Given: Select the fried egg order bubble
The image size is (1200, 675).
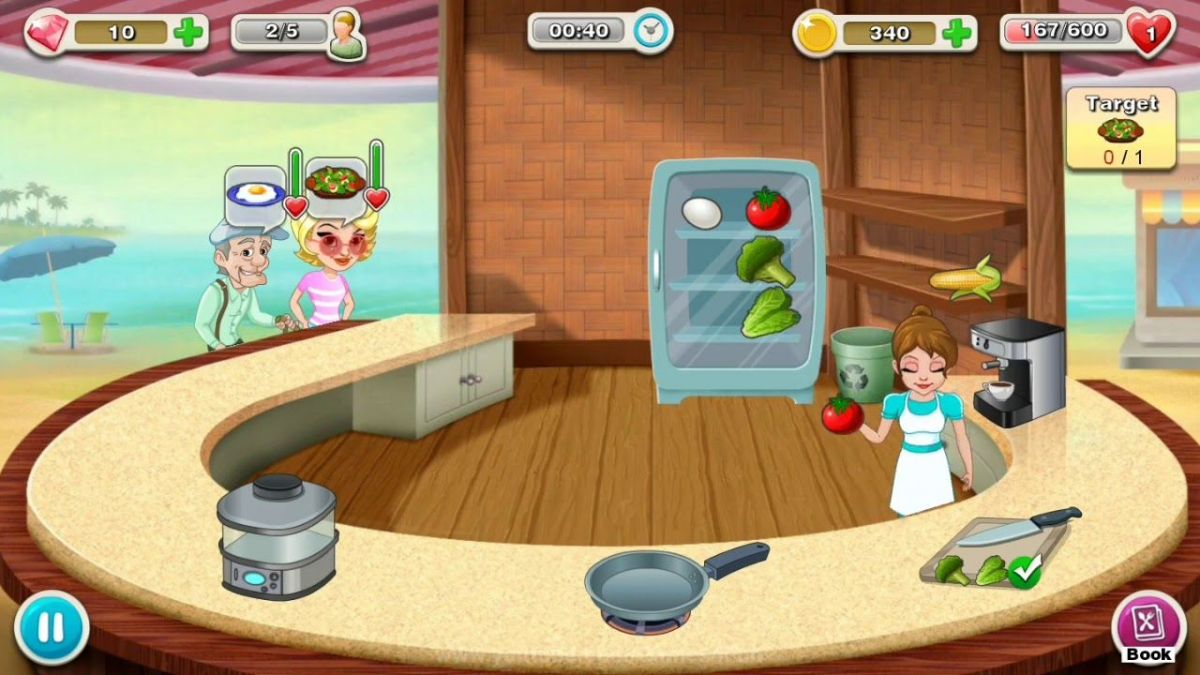Looking at the screenshot, I should pos(255,188).
